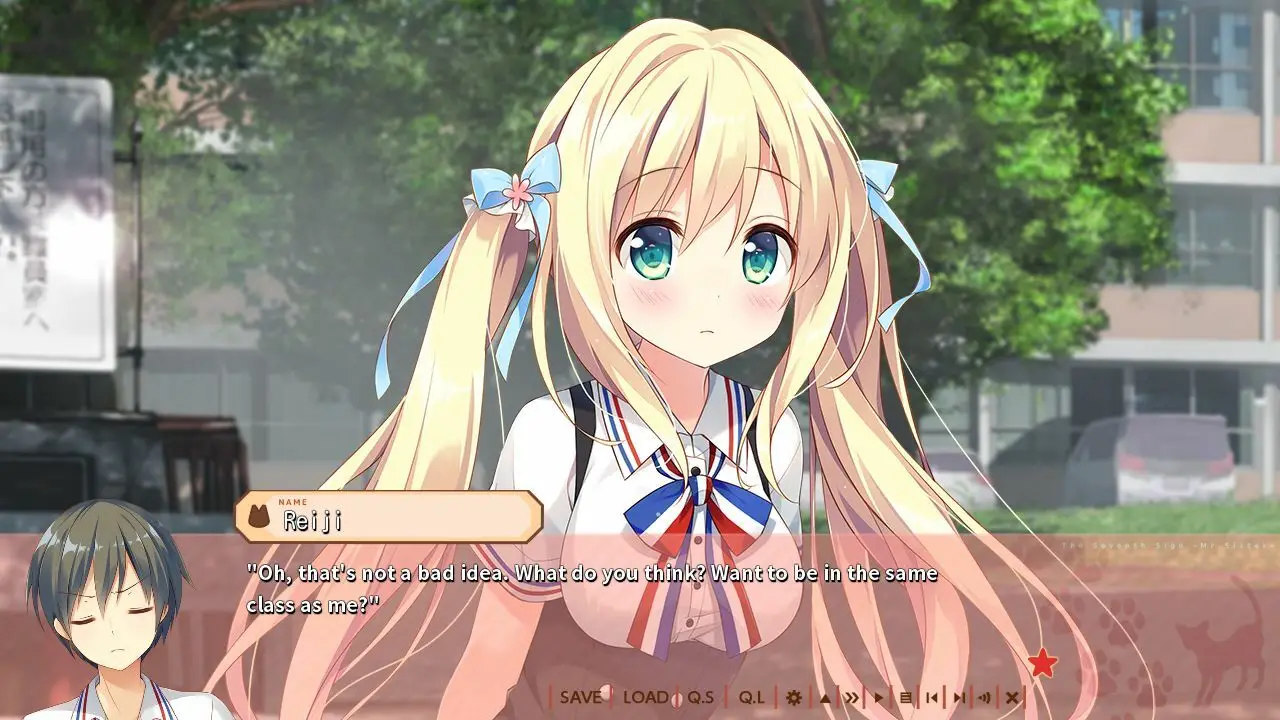Jump forward using the next-scene icon
The width and height of the screenshot is (1280, 720).
(x=960, y=698)
